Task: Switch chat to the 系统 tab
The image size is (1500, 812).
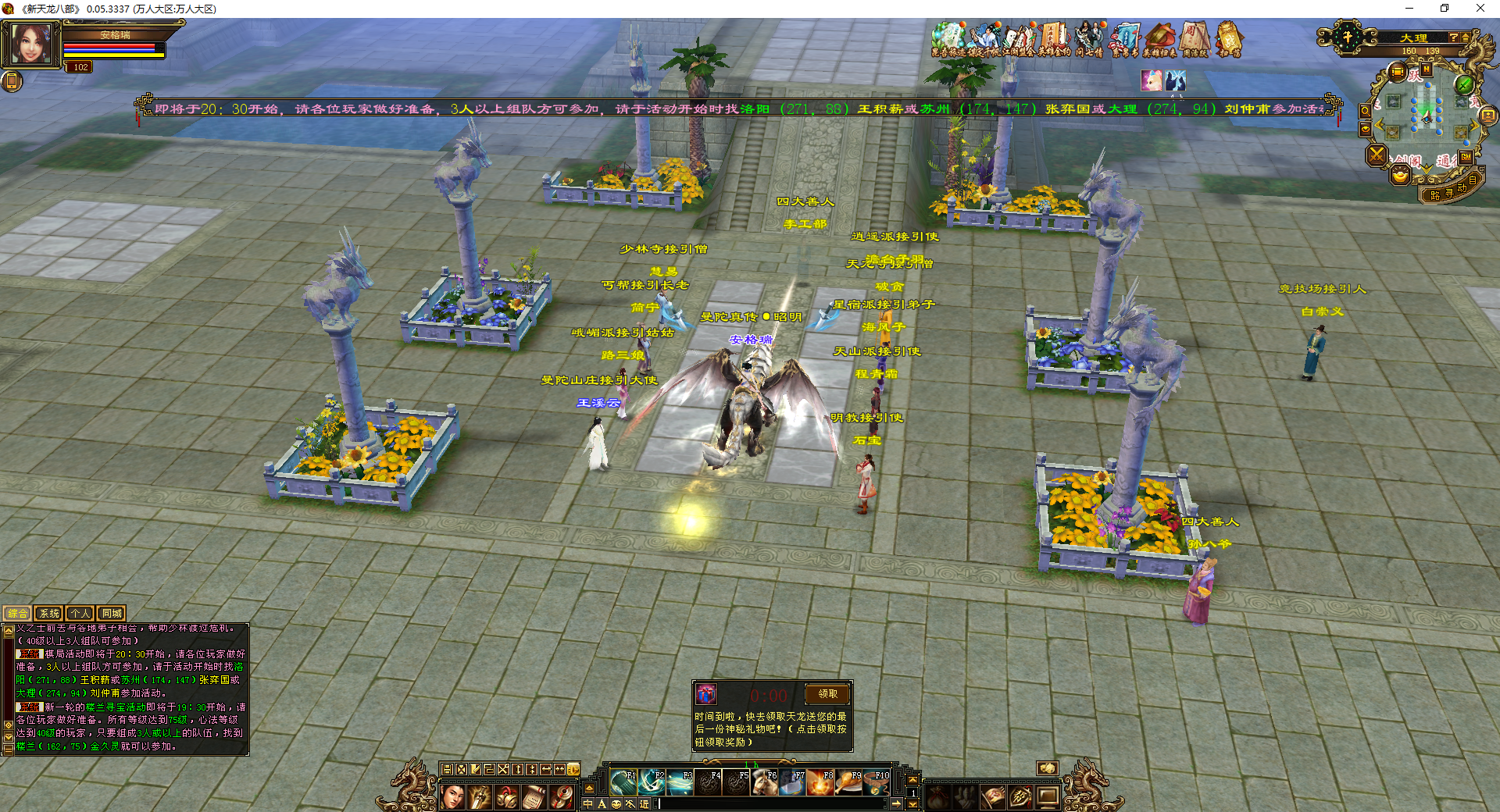Action: pyautogui.click(x=49, y=614)
